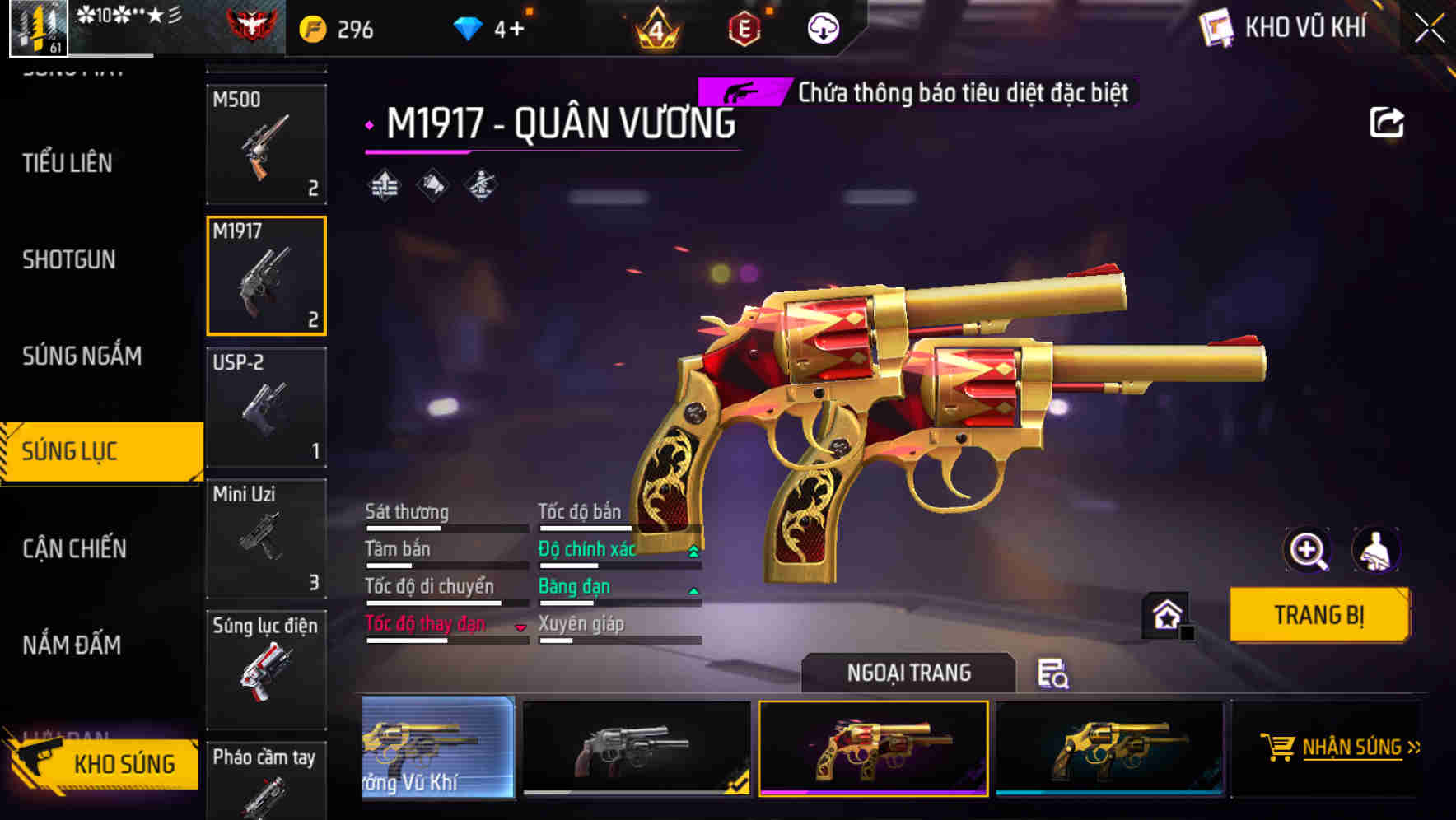This screenshot has height=820, width=1456.
Task: Expand the Độ chính xác stat indicator
Action: [x=693, y=548]
